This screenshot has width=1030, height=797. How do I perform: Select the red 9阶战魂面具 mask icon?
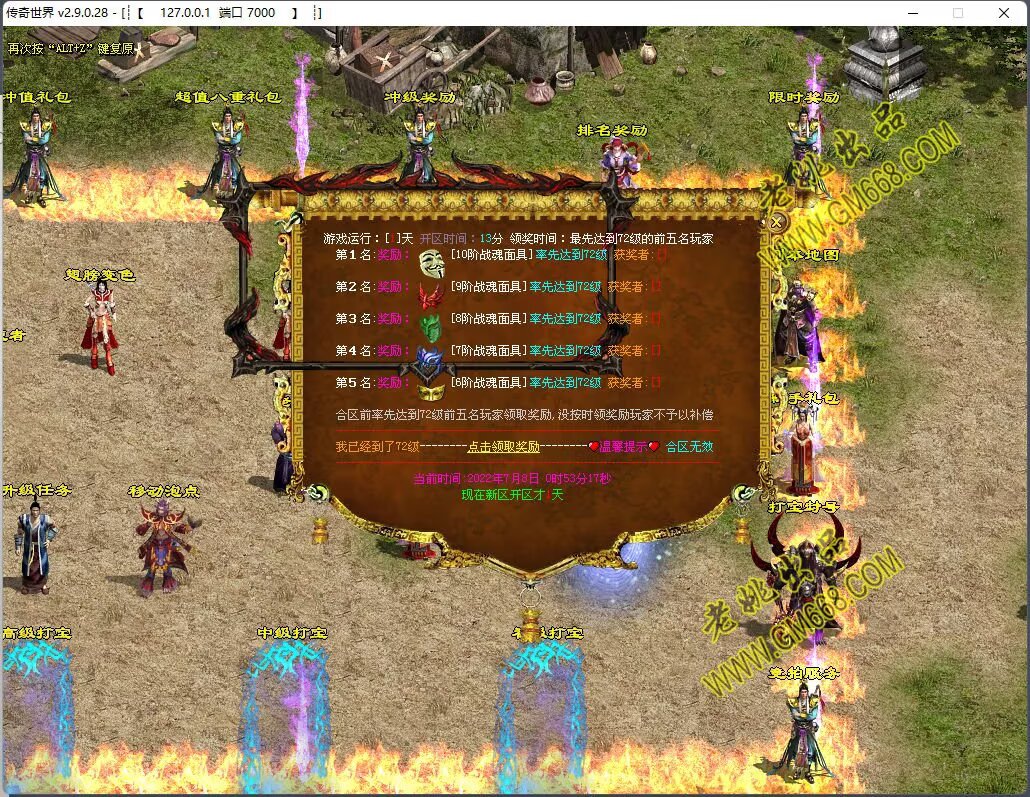pos(431,295)
